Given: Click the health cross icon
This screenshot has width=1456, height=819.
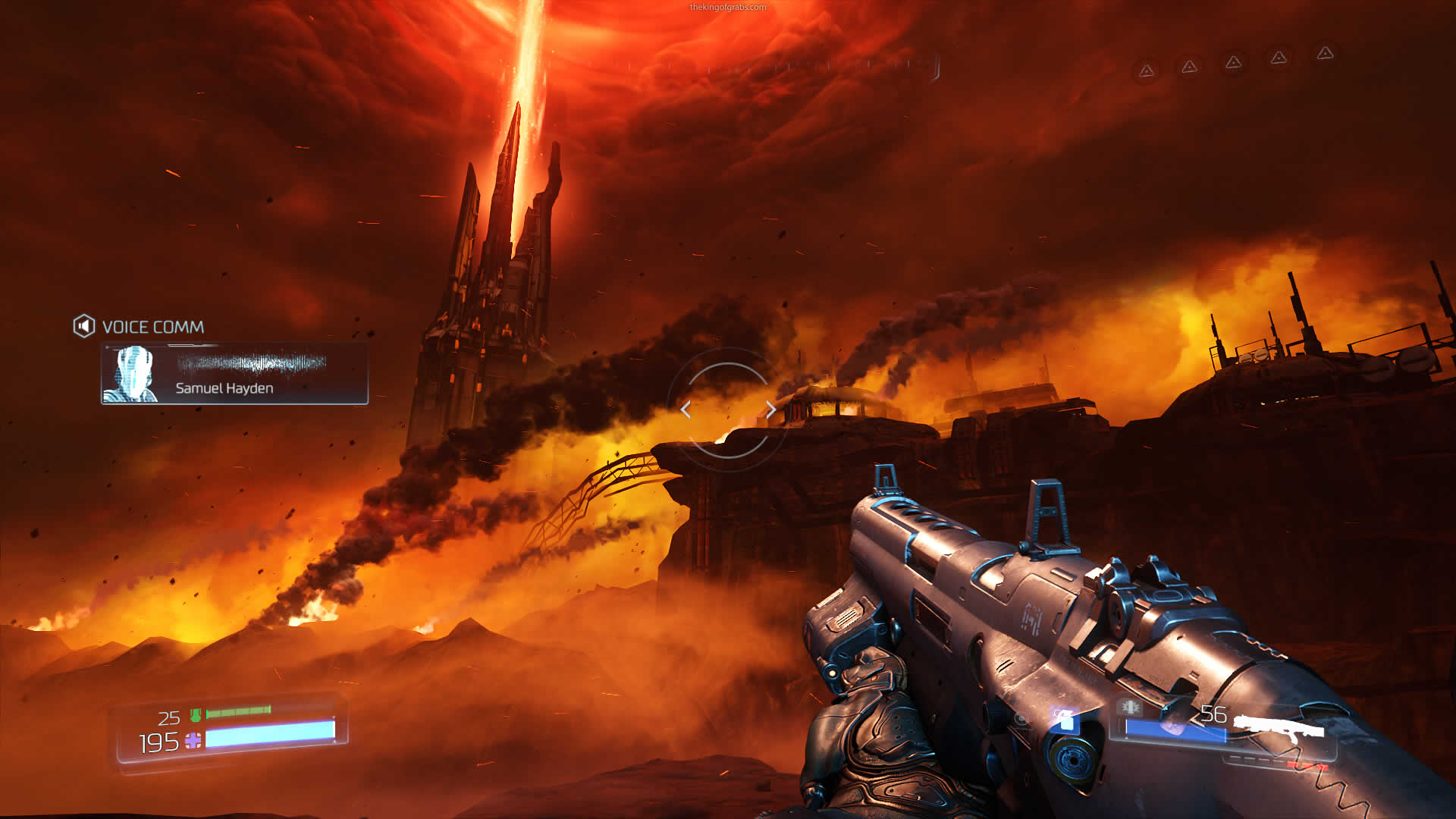Looking at the screenshot, I should coord(193,741).
